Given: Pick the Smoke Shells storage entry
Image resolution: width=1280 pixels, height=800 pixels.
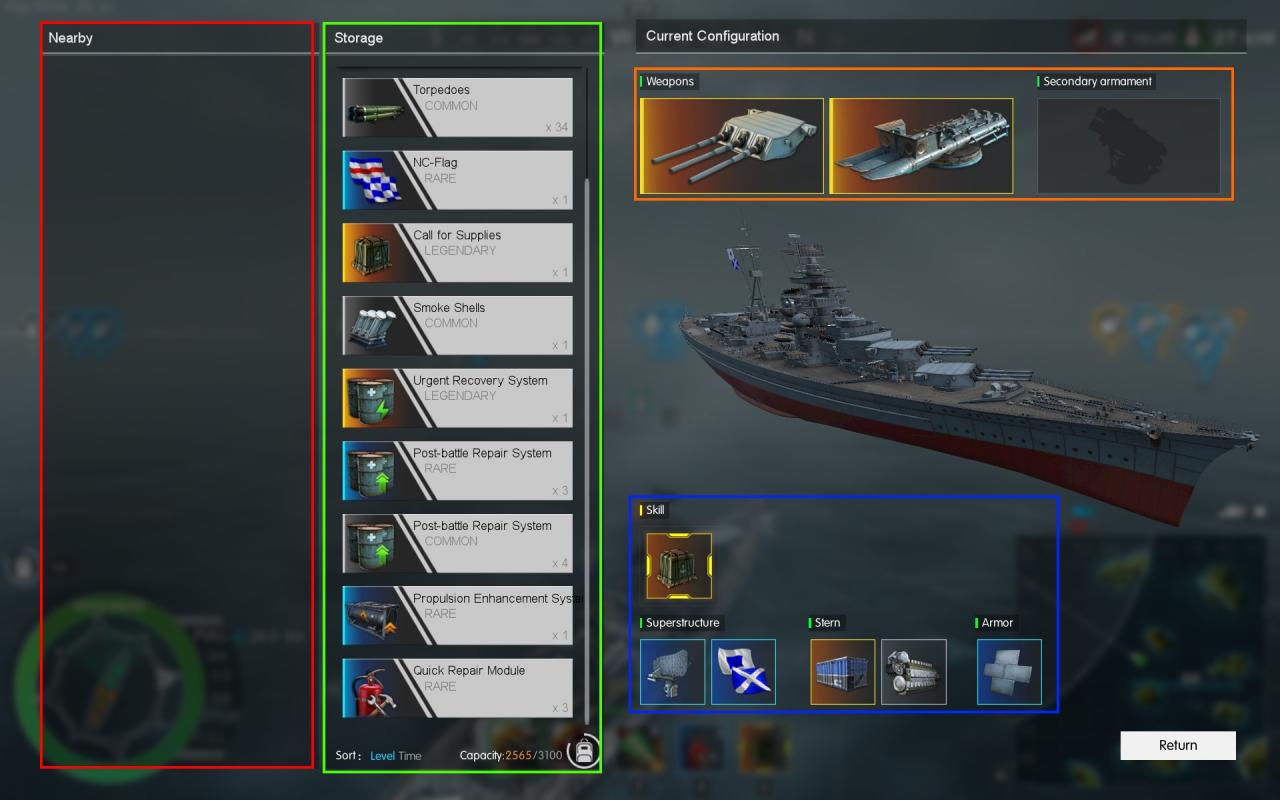Looking at the screenshot, I should (458, 325).
